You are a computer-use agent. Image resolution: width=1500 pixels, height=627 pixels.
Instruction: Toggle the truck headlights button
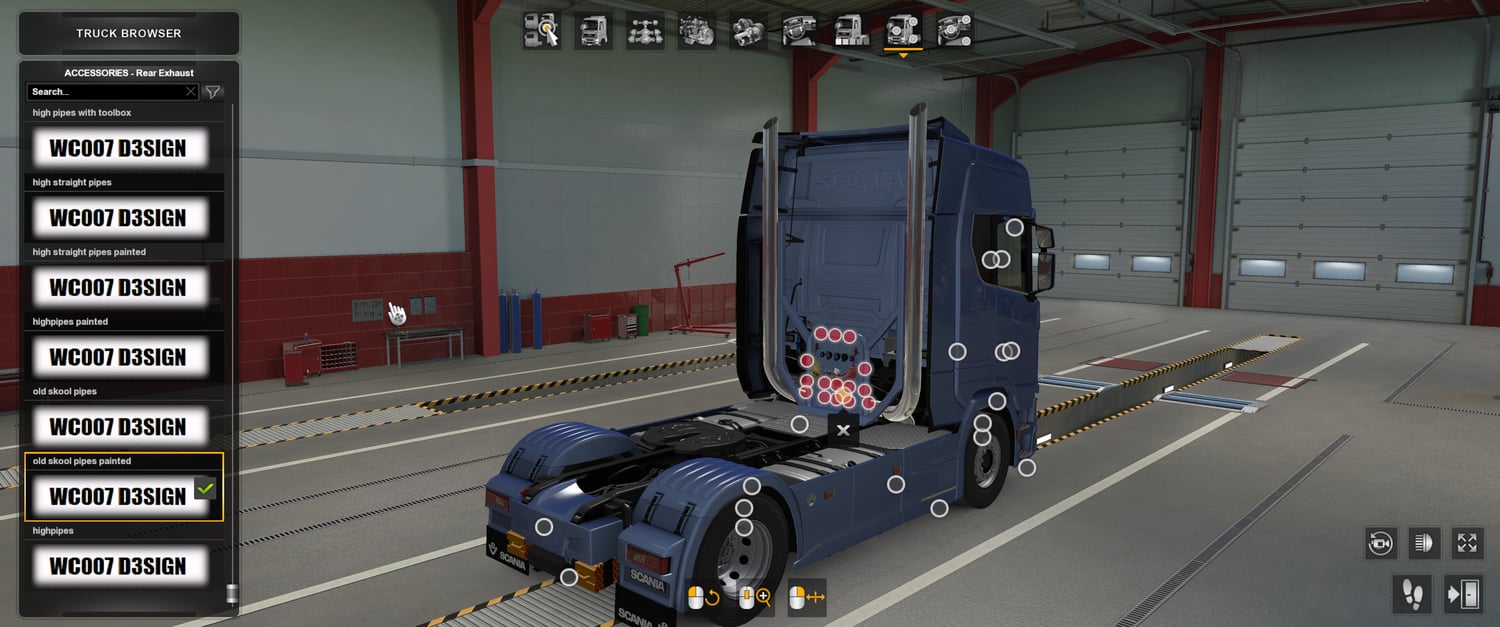1424,543
